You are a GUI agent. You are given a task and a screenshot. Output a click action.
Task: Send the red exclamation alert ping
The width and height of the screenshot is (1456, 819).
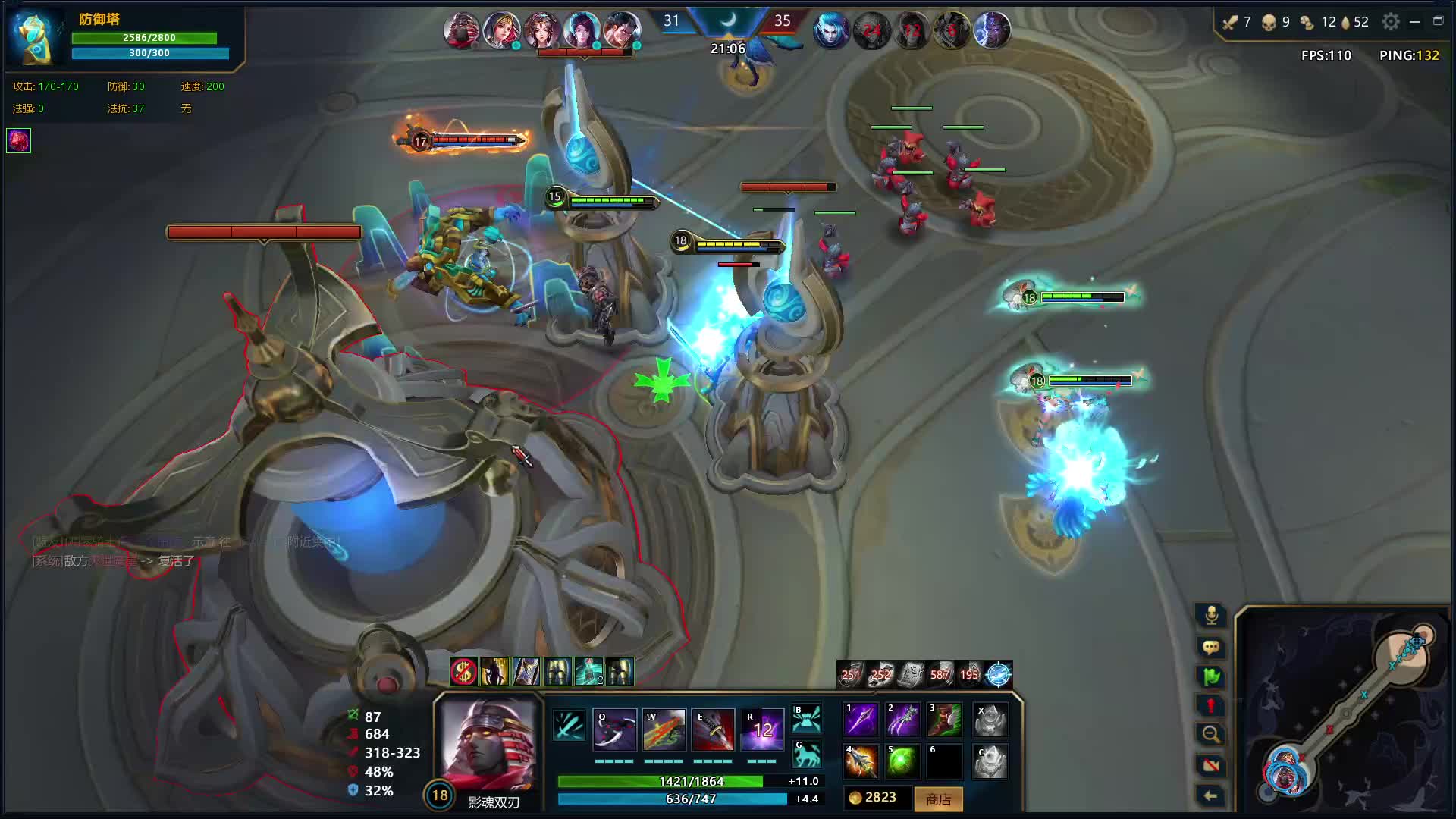coord(1211,706)
